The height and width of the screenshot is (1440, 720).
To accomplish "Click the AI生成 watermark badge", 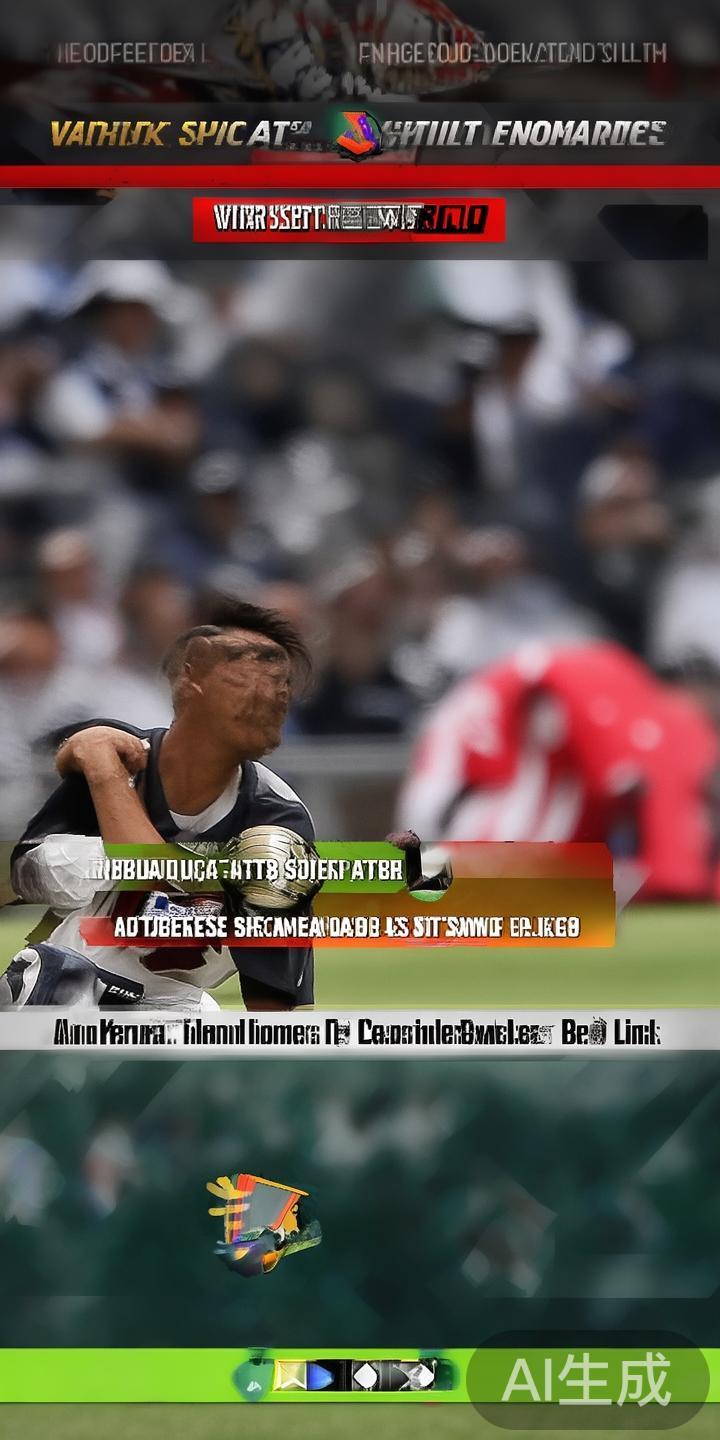I will [x=588, y=1380].
